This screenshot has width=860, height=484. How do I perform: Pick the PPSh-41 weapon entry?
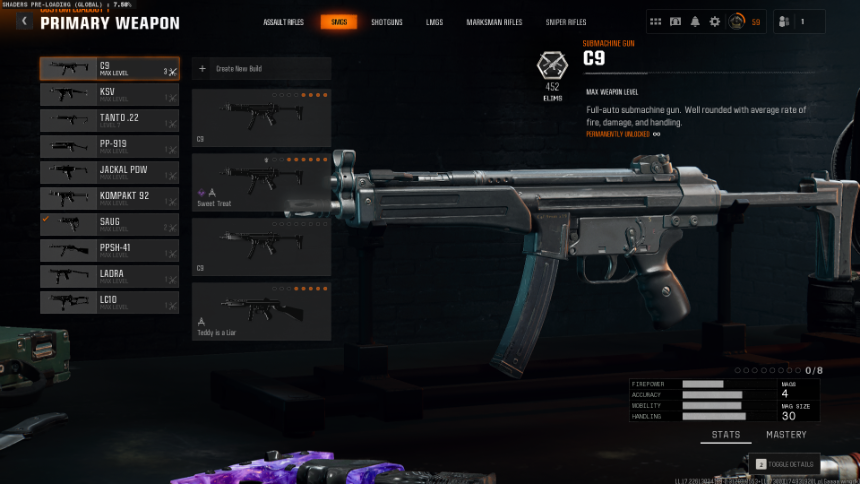tap(109, 250)
